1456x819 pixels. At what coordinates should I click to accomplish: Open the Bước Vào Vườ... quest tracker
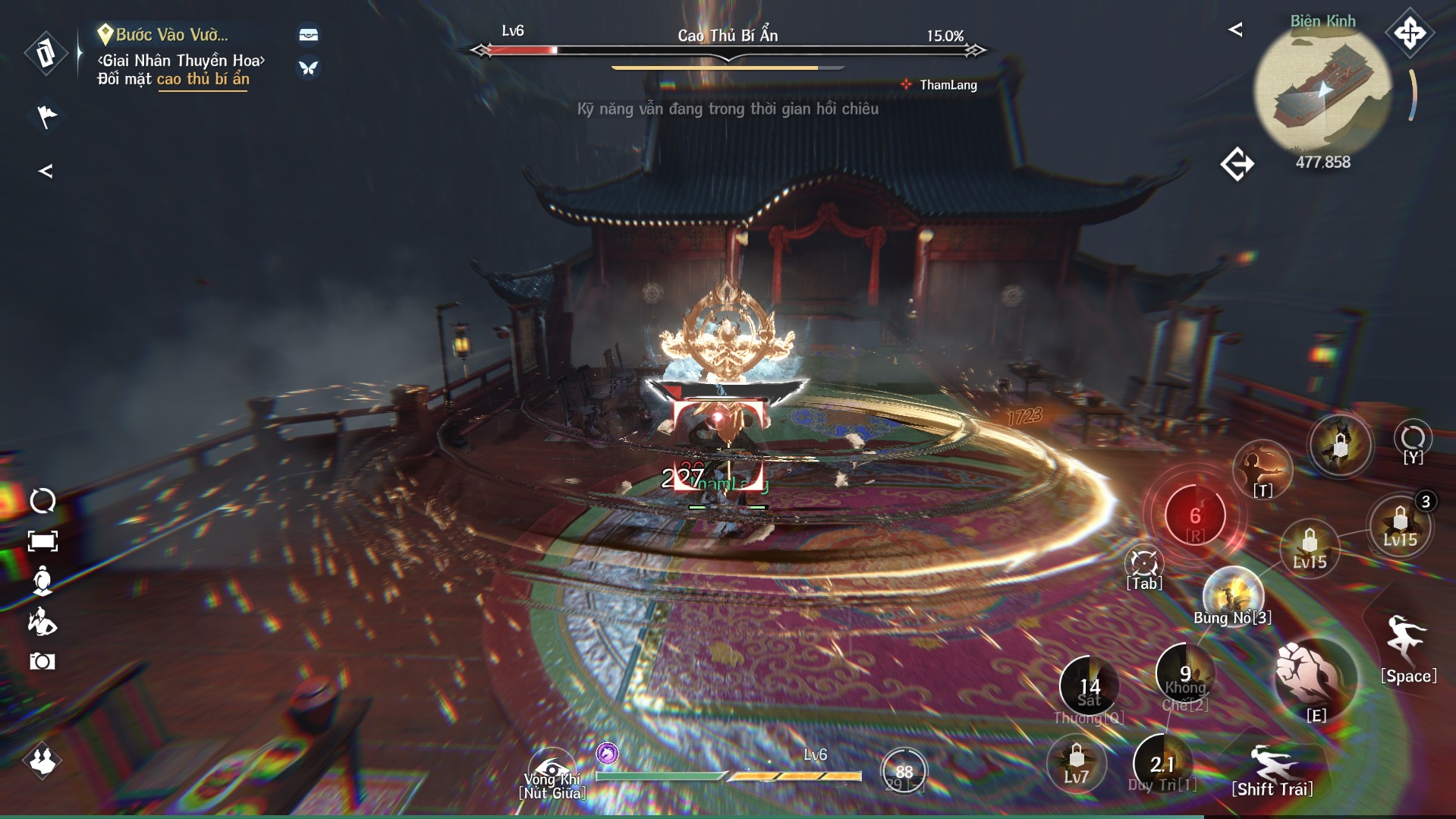pyautogui.click(x=171, y=35)
